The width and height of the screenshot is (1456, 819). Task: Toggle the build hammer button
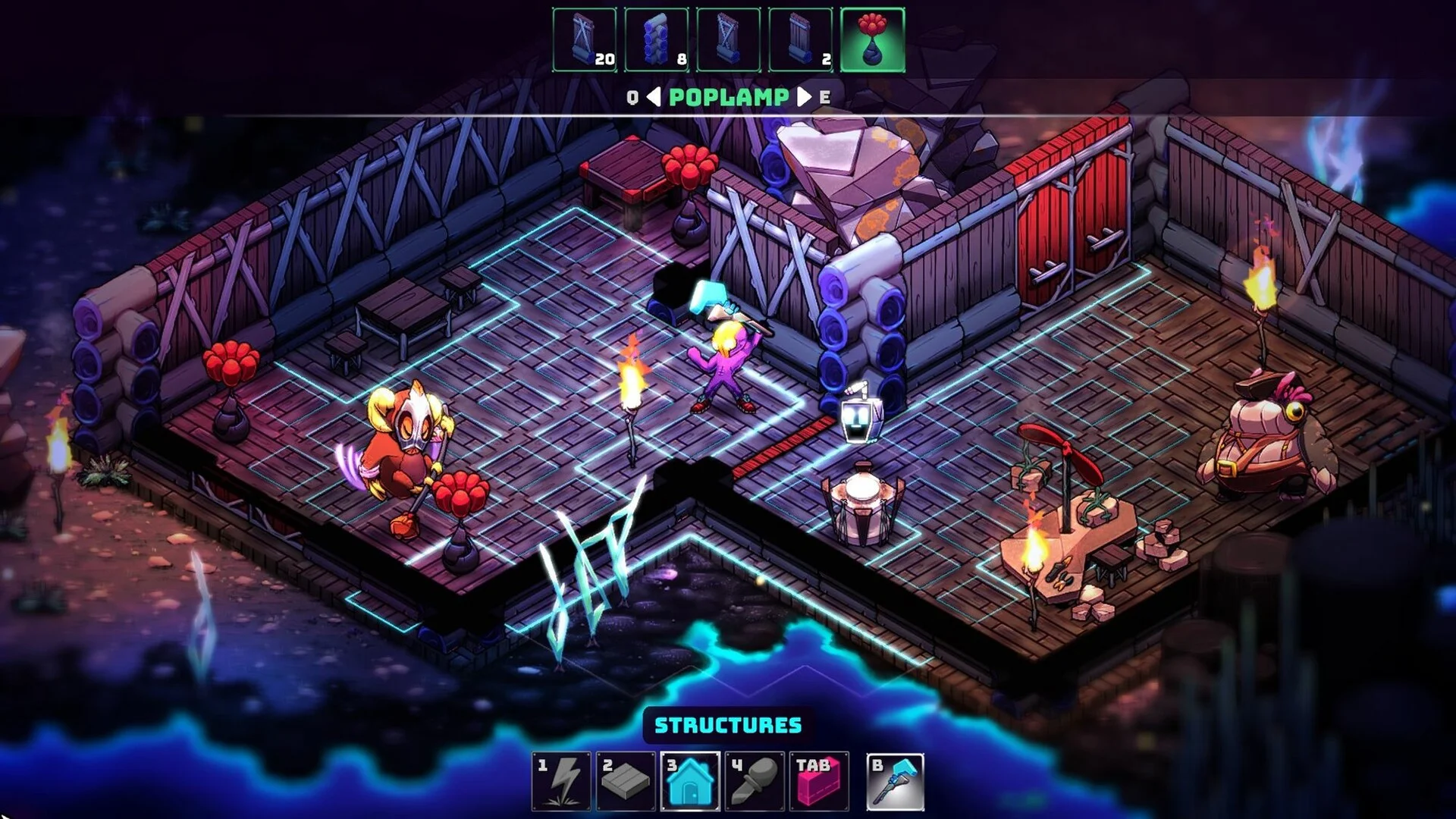[896, 781]
